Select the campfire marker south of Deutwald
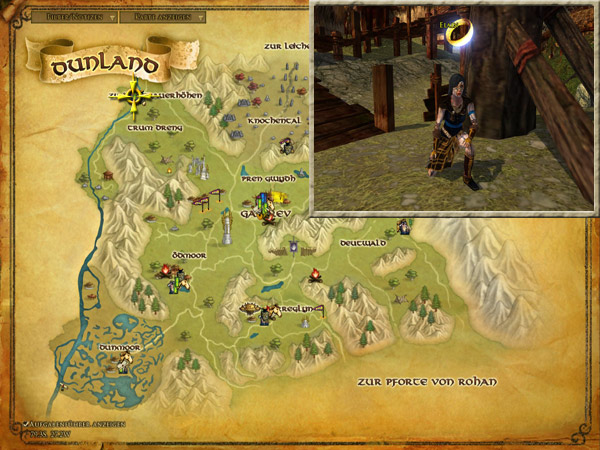 314,275
